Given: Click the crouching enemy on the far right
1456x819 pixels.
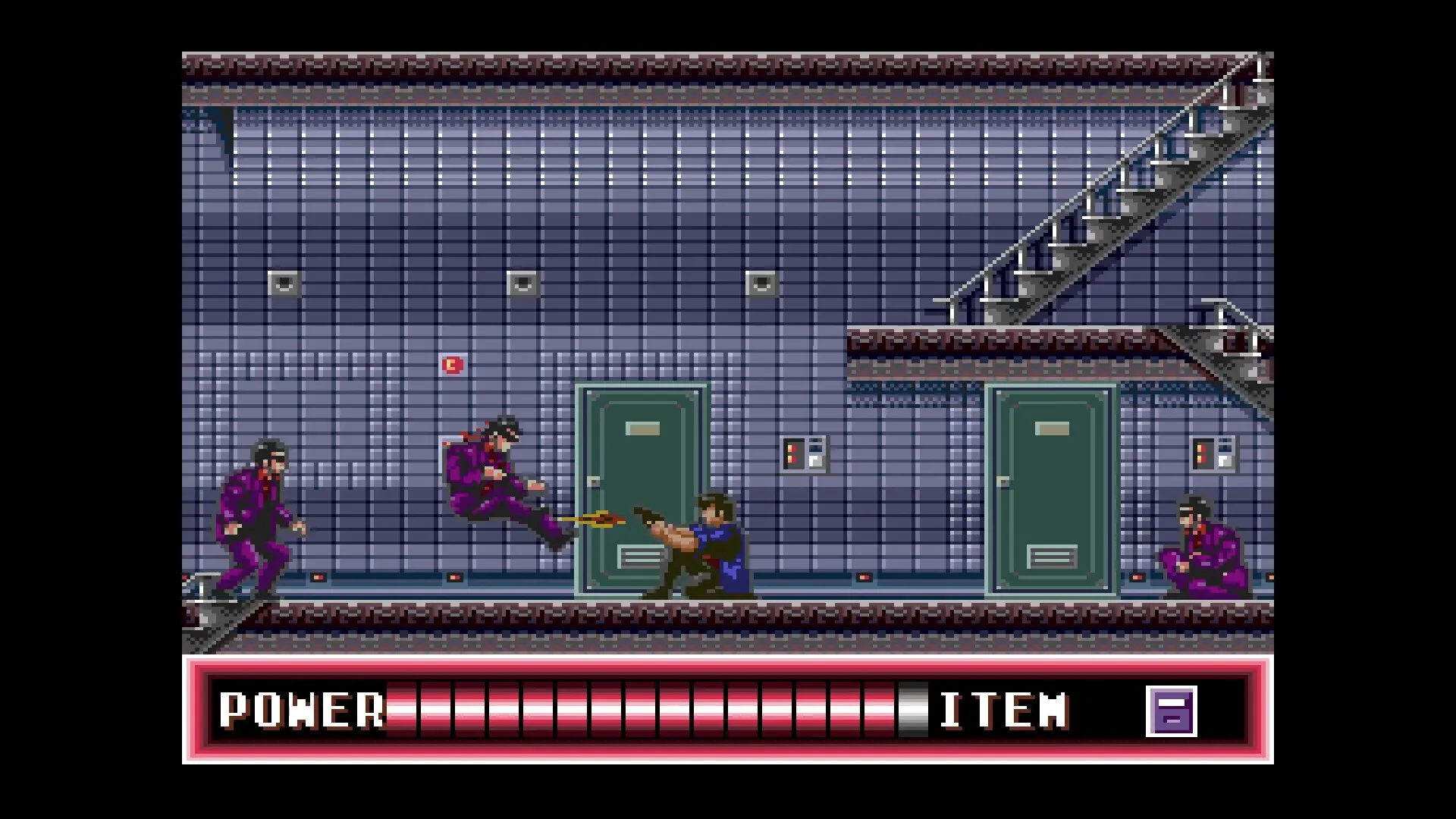Looking at the screenshot, I should click(x=1206, y=546).
